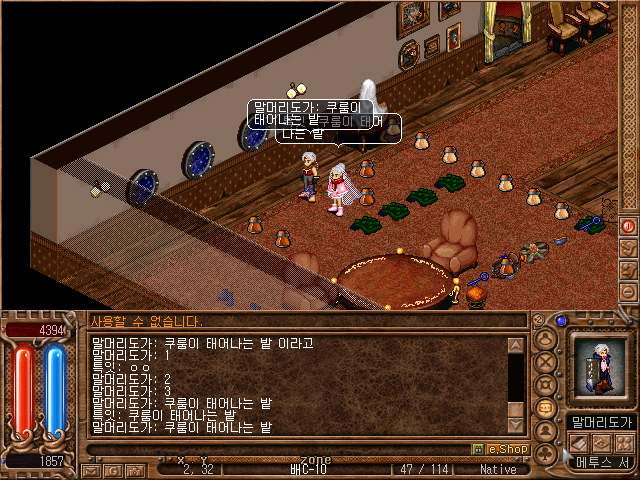The width and height of the screenshot is (640, 480).
Task: Open the chat bubble face round button
Action: pos(546,409)
